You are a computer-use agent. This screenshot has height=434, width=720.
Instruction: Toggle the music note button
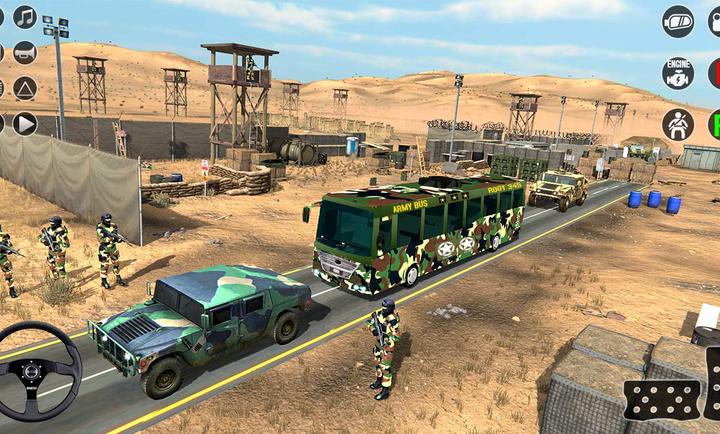coord(25,17)
